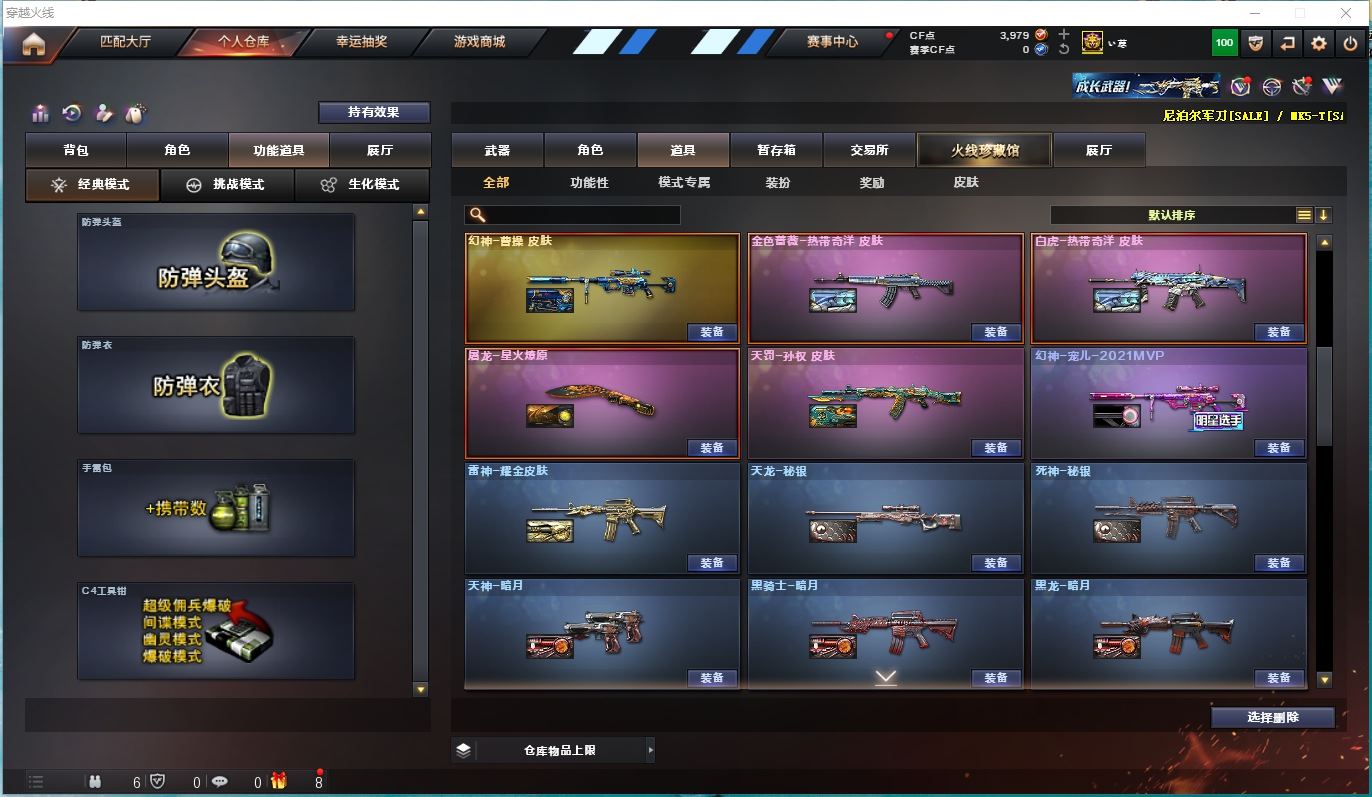Select the 挑战模式 challenge mode tab
Screen dimensions: 1372x797
(x=227, y=185)
